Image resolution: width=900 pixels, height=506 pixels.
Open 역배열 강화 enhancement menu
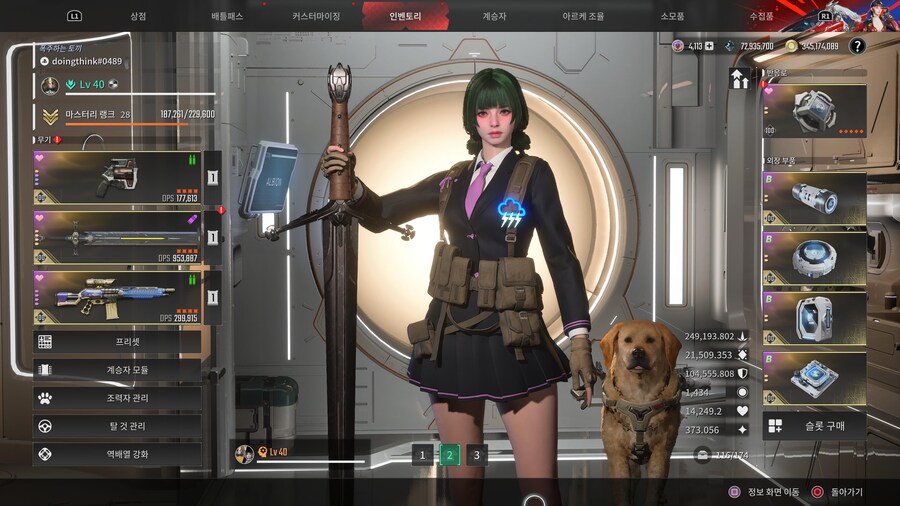coord(117,454)
